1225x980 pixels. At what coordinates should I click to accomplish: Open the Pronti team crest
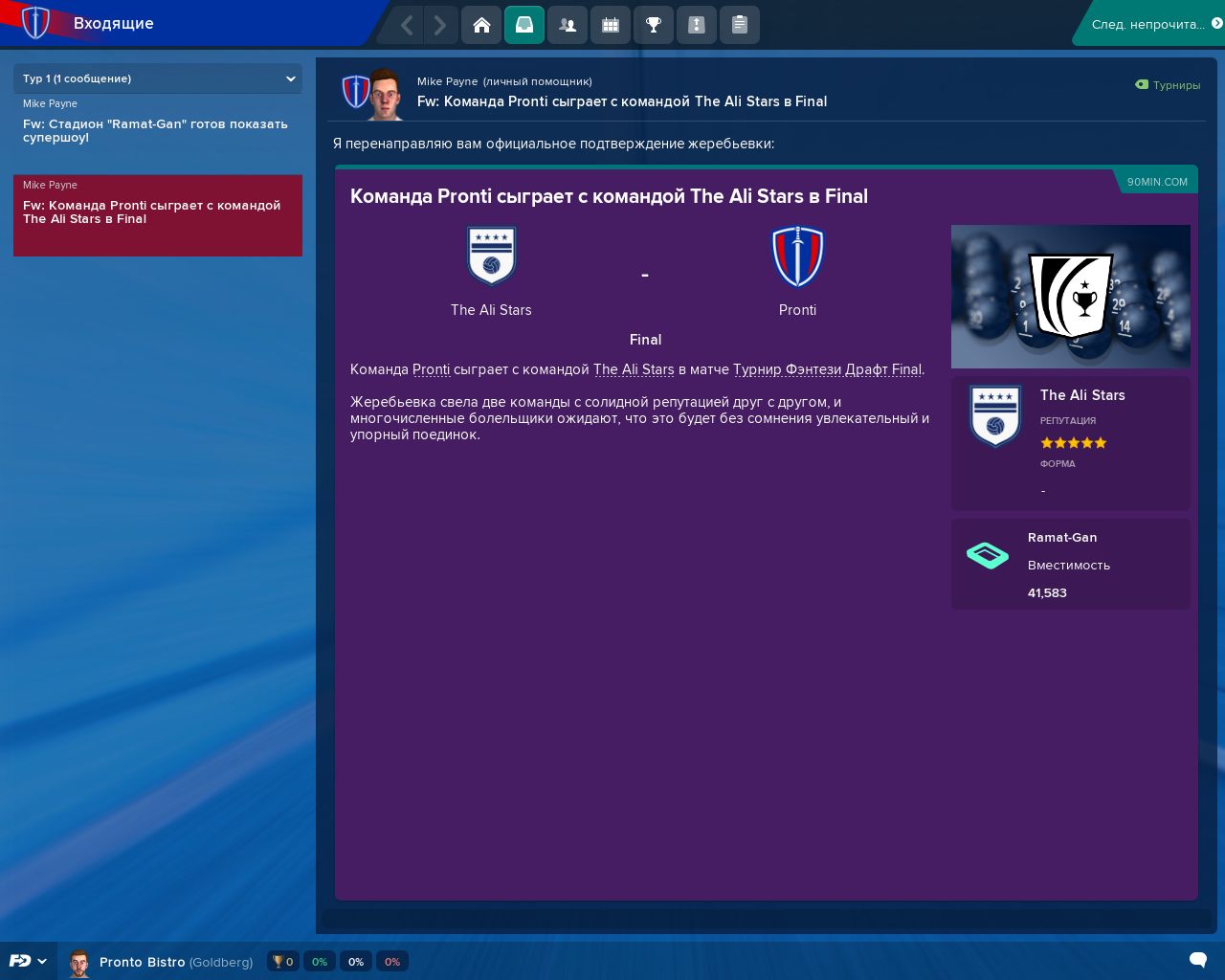797,256
